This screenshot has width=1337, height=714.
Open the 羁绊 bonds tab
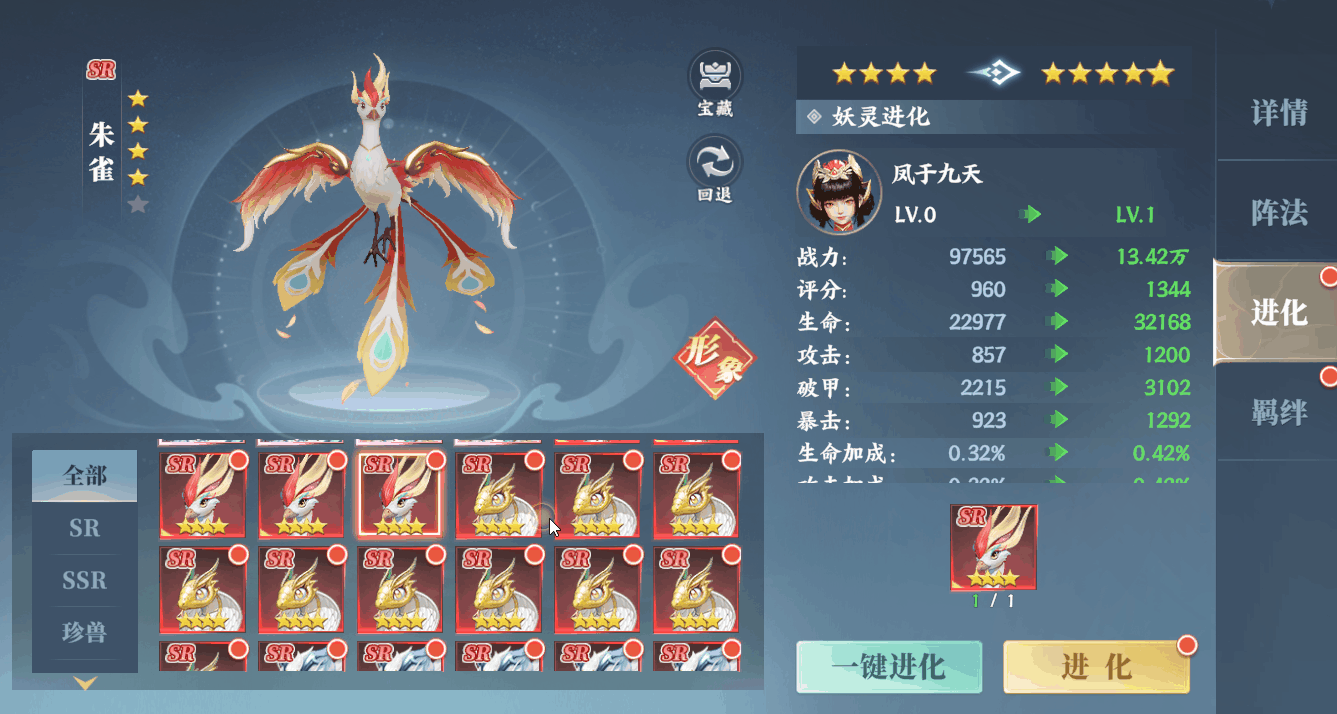coord(1278,412)
